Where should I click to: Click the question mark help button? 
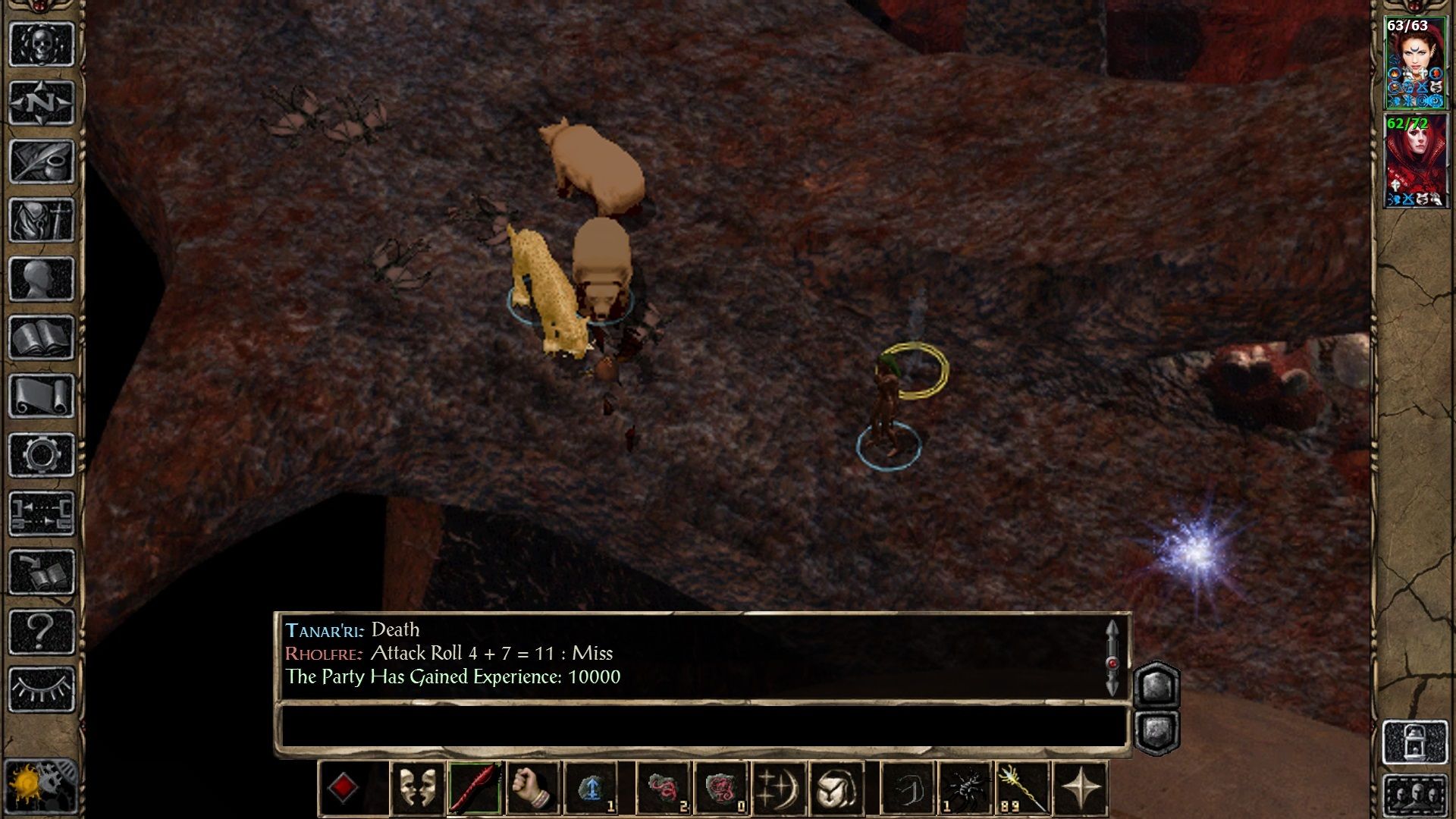pyautogui.click(x=41, y=631)
